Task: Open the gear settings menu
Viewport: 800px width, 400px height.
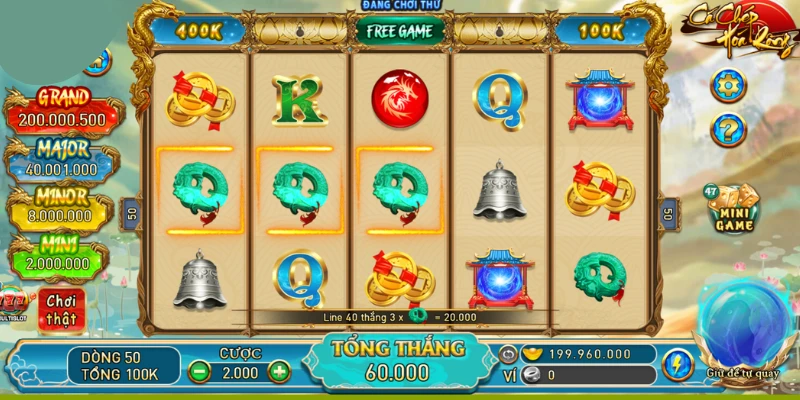Action: coord(728,85)
